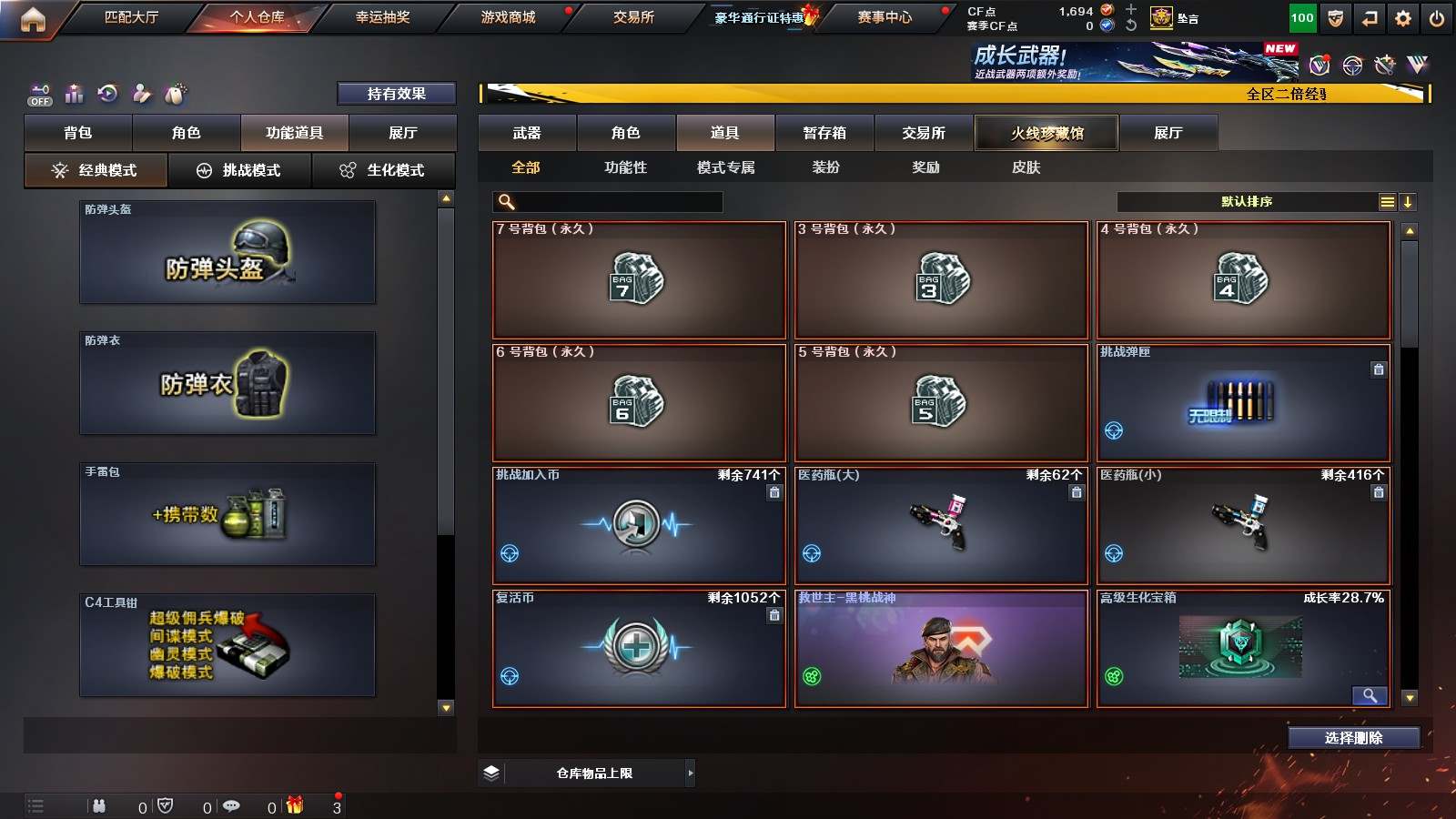Open the 匹配大厅 lobby menu
The width and height of the screenshot is (1456, 819).
coord(131,17)
